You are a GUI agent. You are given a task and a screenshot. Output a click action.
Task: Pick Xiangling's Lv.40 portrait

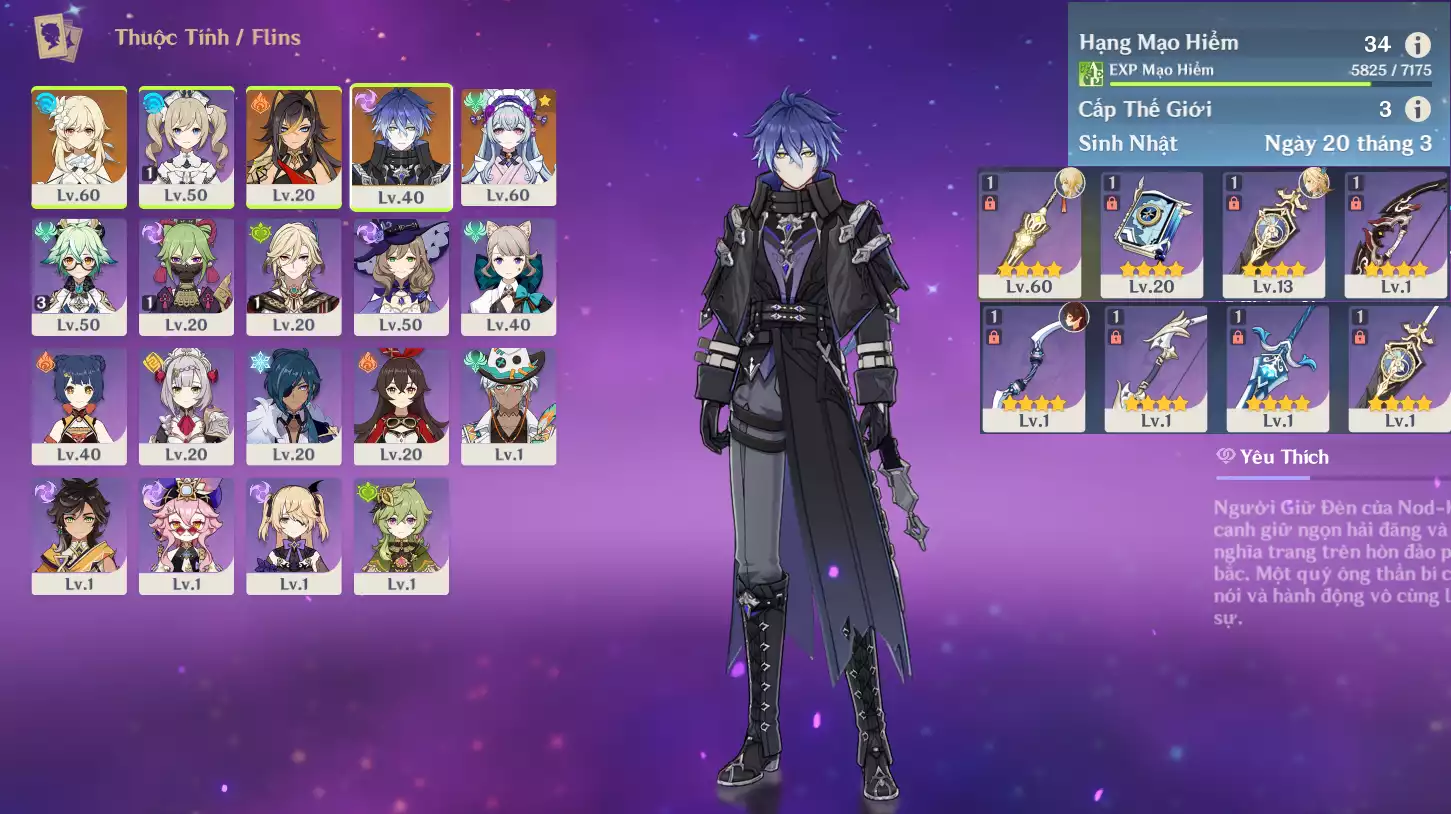point(79,405)
